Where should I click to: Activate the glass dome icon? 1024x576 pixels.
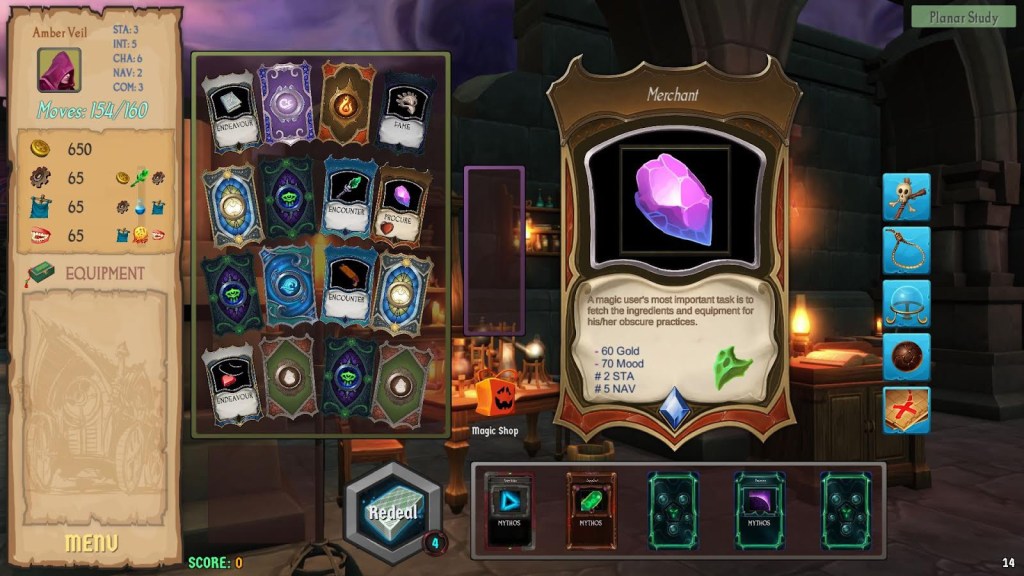[x=906, y=304]
